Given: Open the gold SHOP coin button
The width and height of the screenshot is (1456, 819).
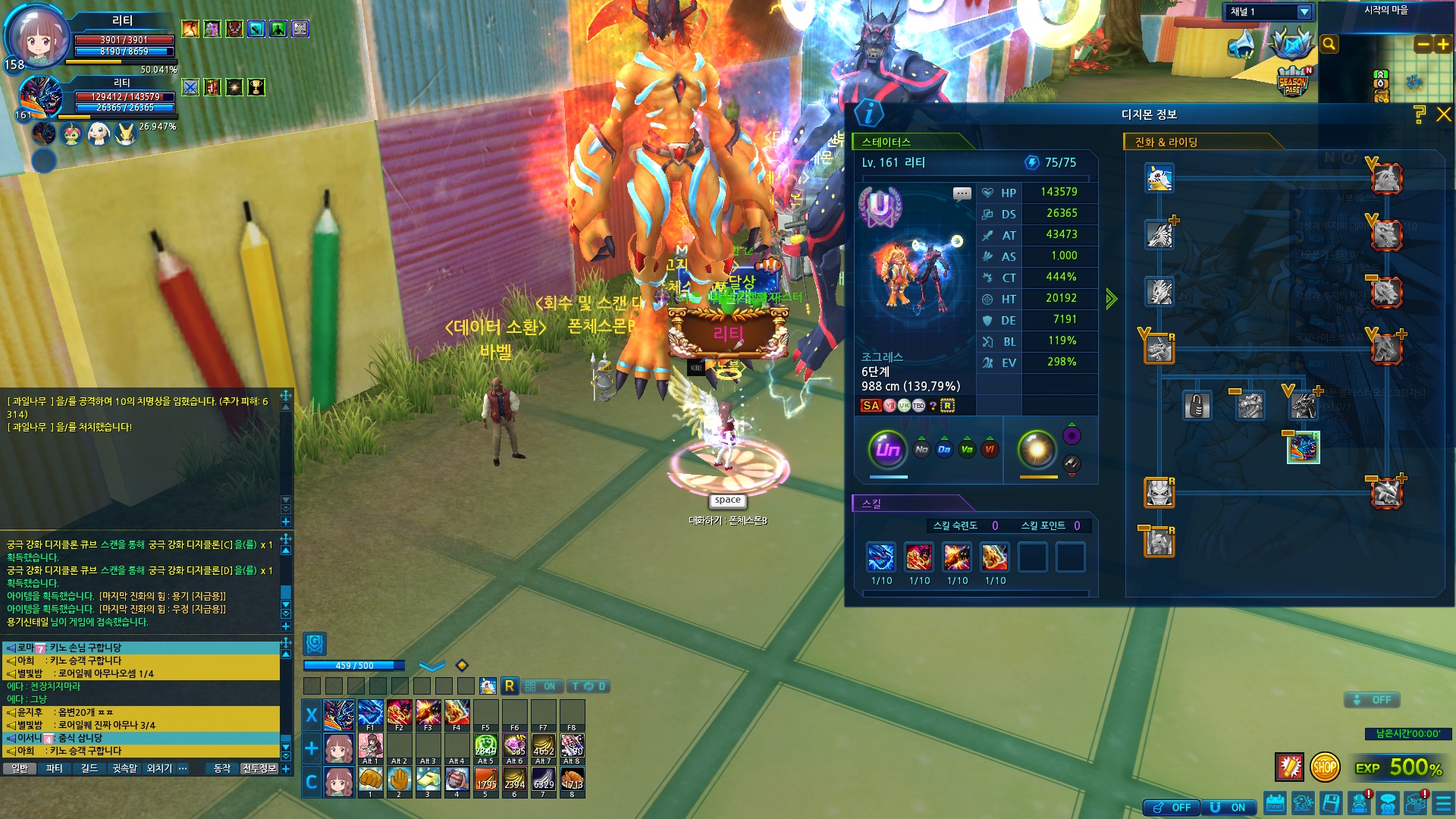Looking at the screenshot, I should 1325,767.
